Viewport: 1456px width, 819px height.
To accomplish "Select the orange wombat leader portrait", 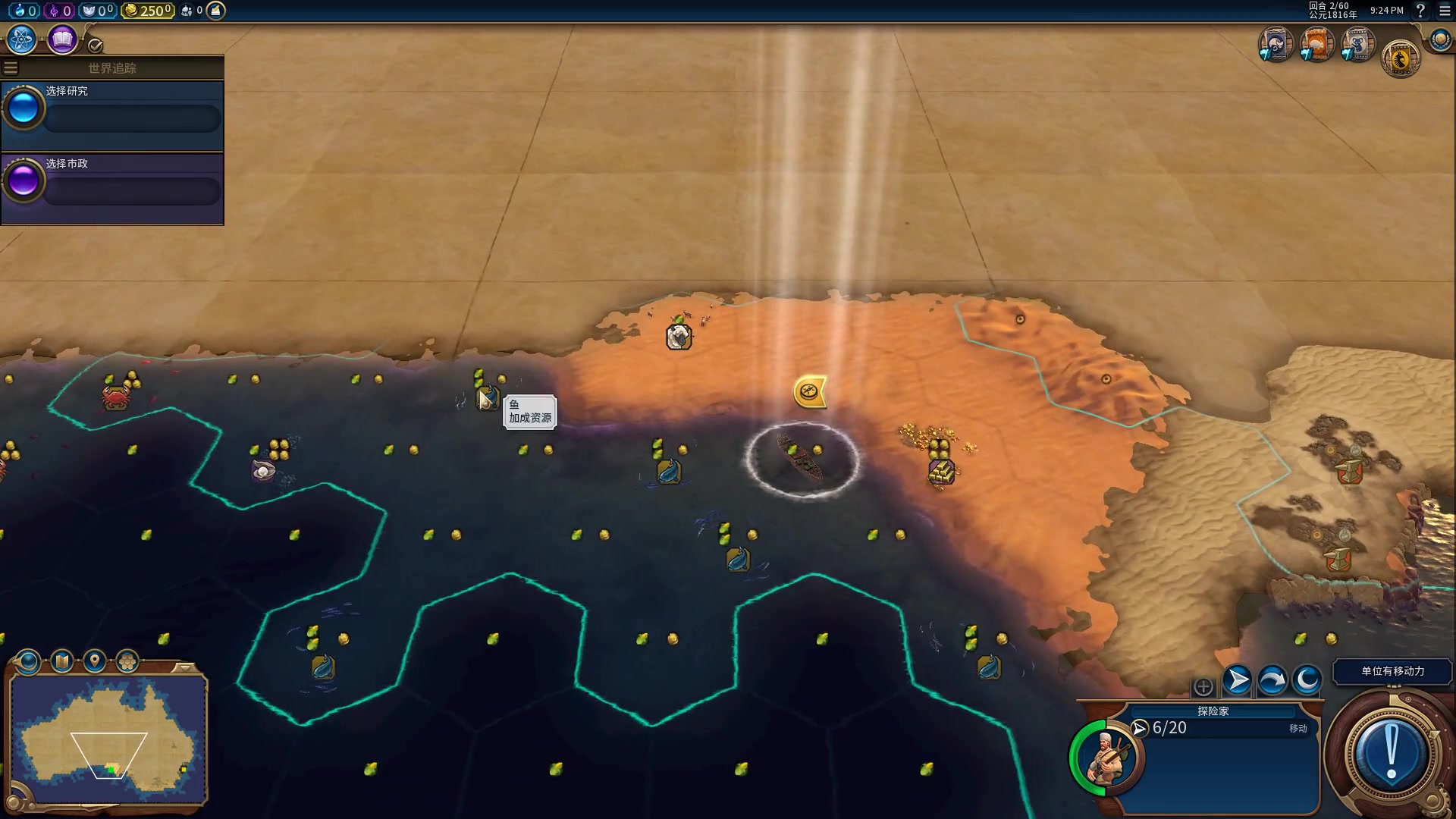I will pyautogui.click(x=1316, y=44).
